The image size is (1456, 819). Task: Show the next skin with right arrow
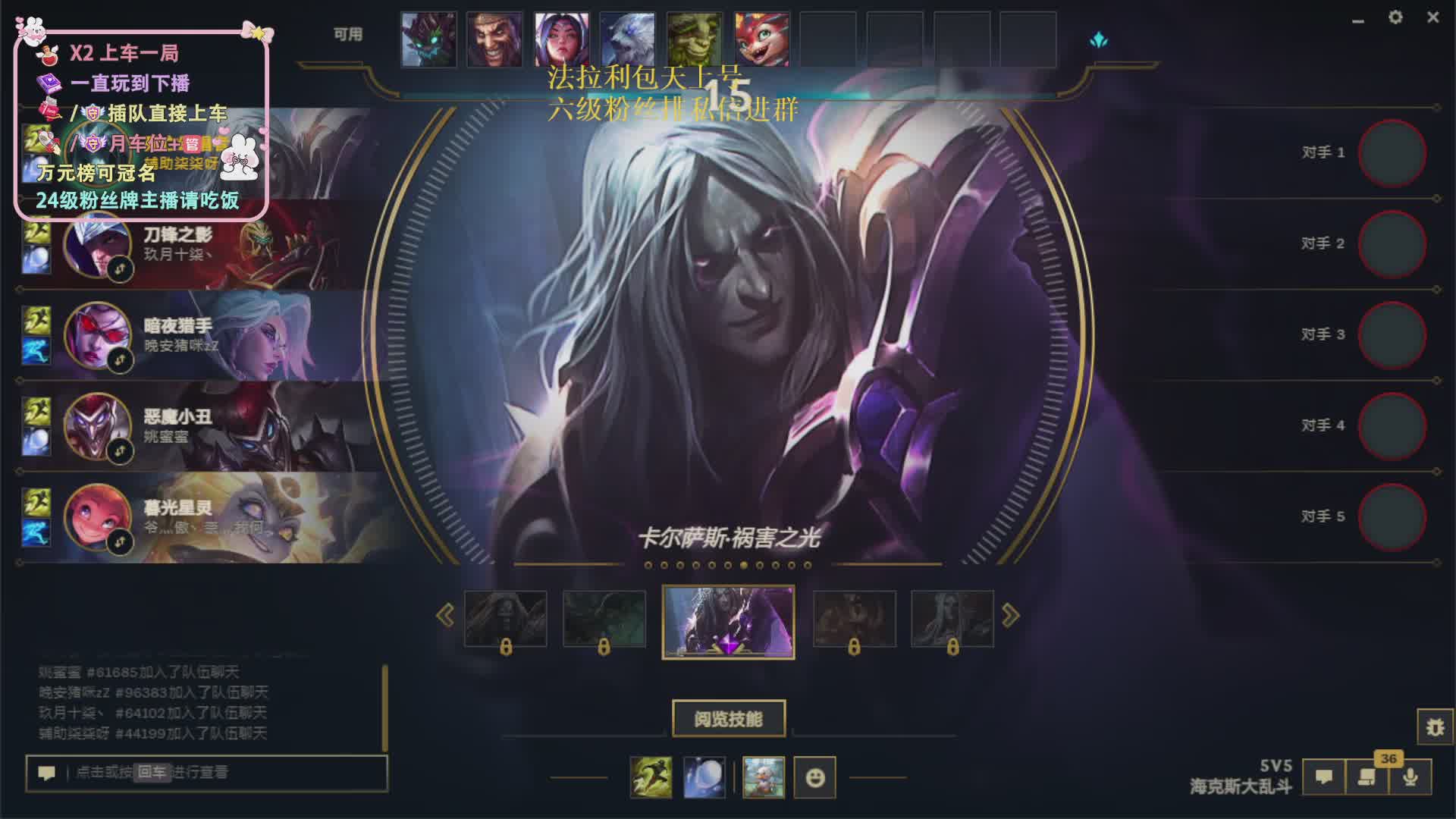click(1010, 615)
